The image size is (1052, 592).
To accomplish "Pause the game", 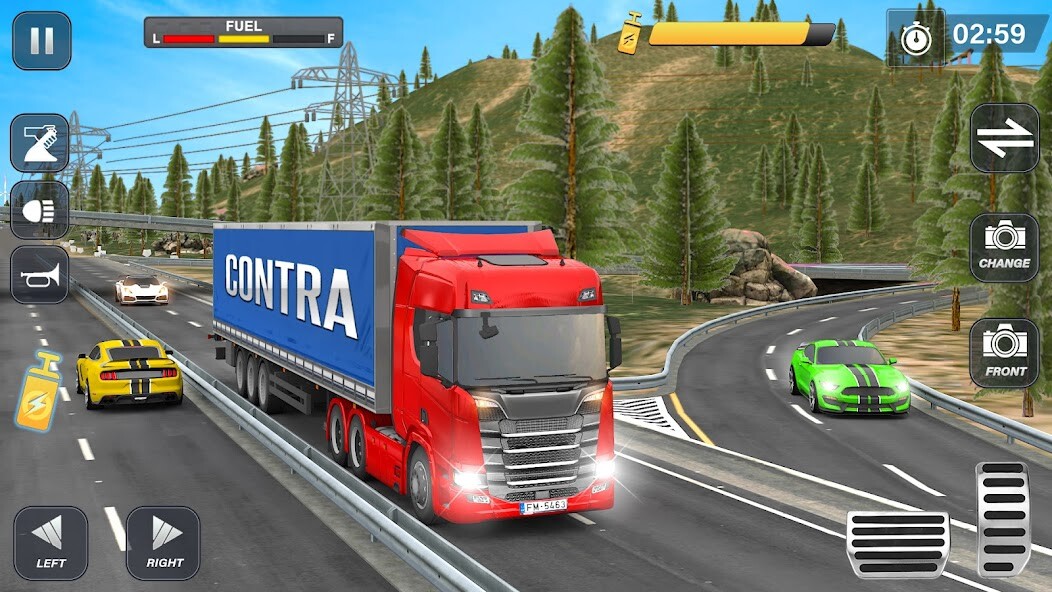I will tap(41, 40).
